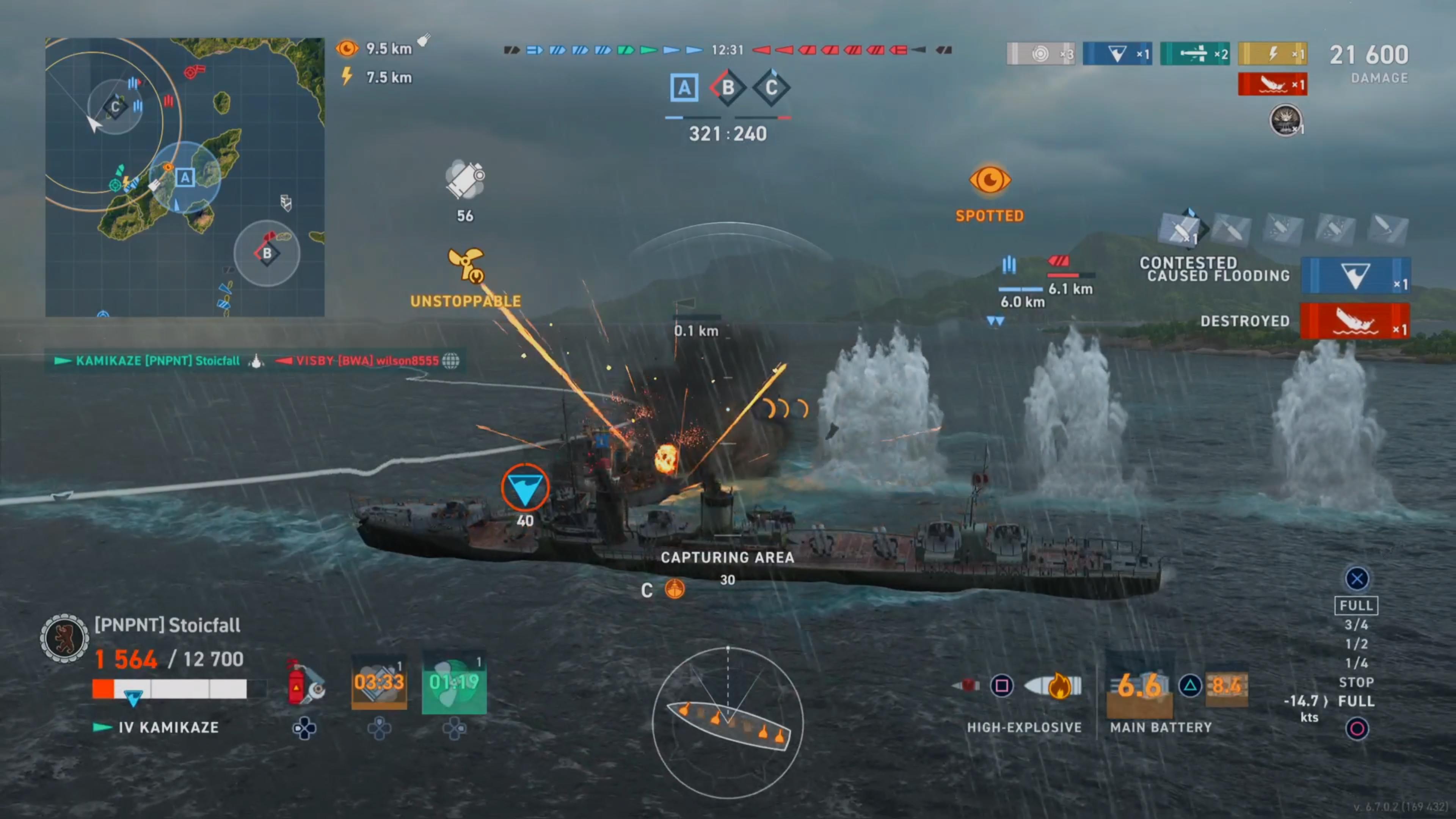Viewport: 1456px width, 819px height.
Task: Activate the fire extinguisher damage control consumable
Action: tap(304, 684)
